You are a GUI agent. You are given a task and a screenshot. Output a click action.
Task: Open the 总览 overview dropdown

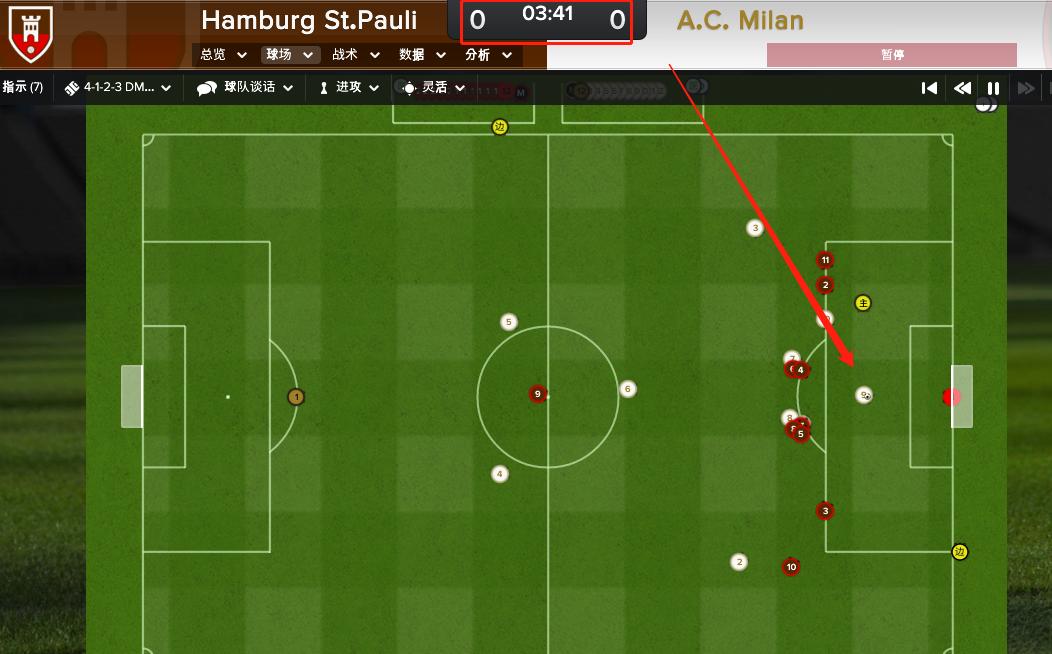pyautogui.click(x=223, y=55)
